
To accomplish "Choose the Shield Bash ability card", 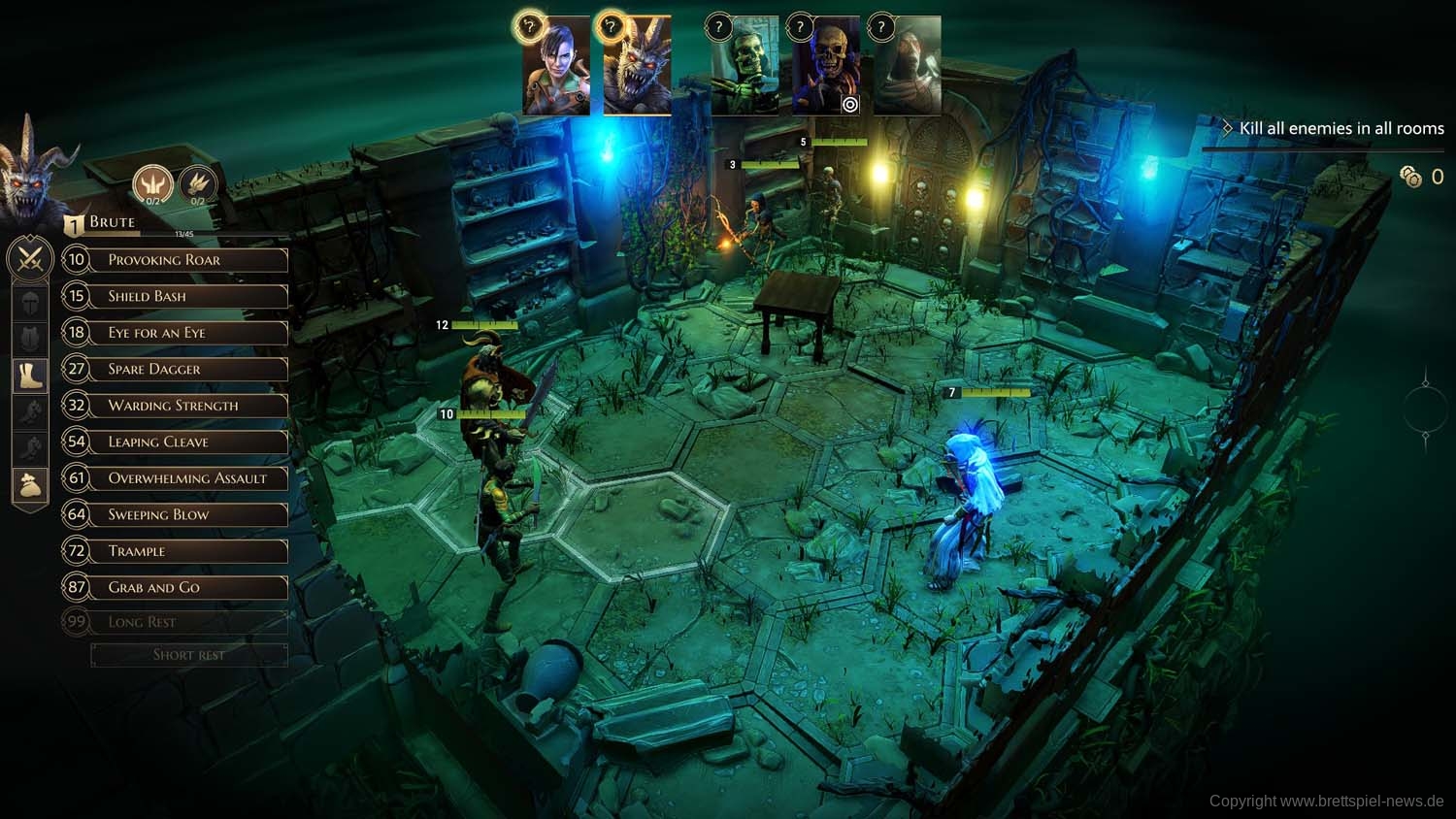I will 175,296.
